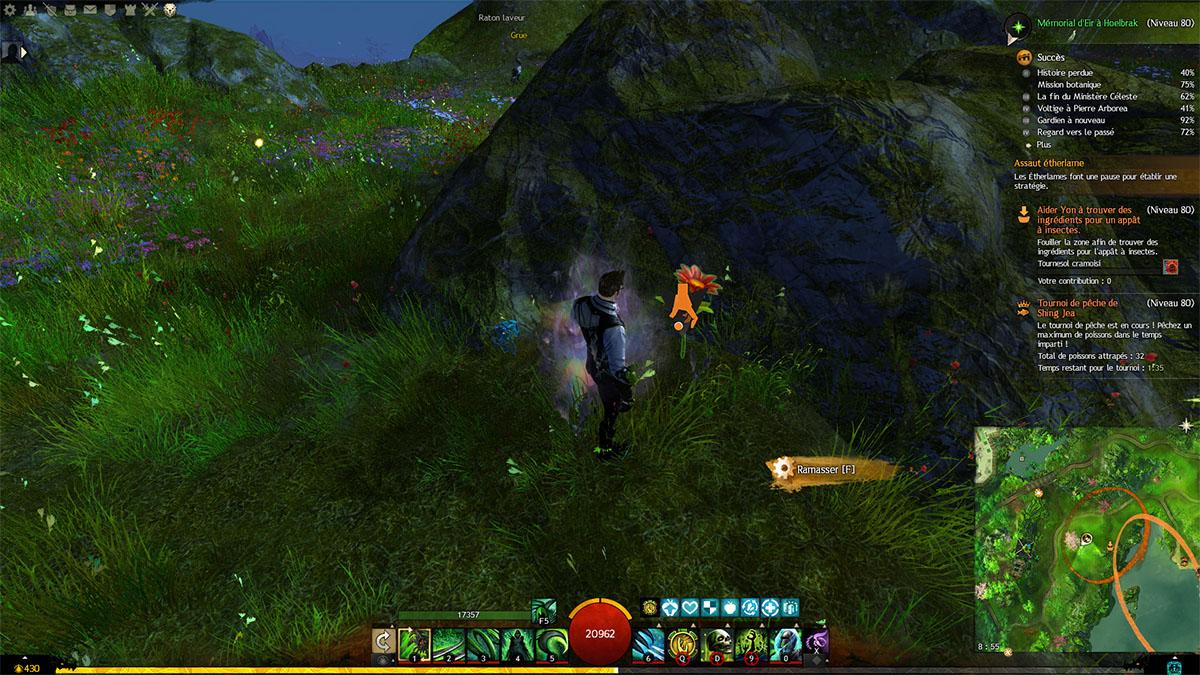This screenshot has width=1200, height=675.
Task: Activate the hooded figure skill 4
Action: click(518, 641)
